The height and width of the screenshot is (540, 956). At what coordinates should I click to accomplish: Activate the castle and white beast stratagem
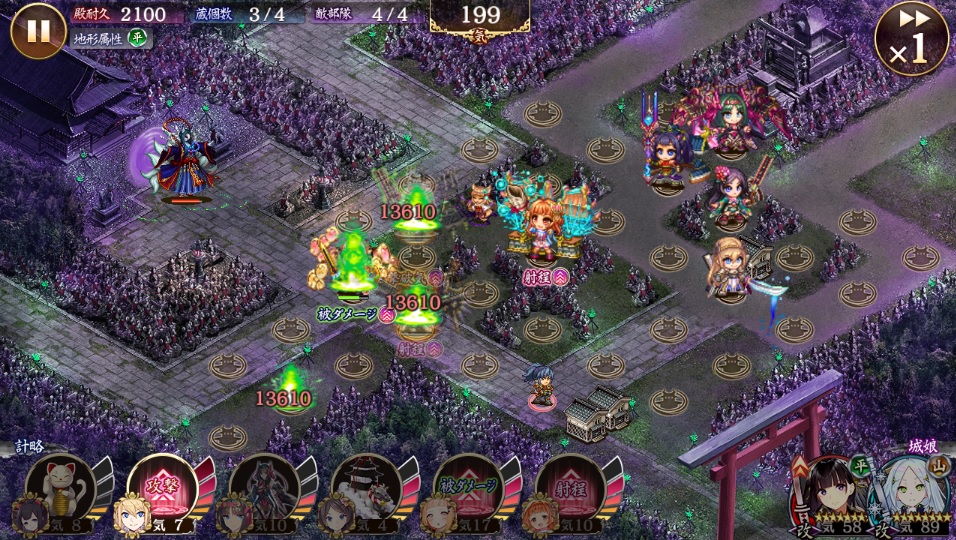coord(365,488)
